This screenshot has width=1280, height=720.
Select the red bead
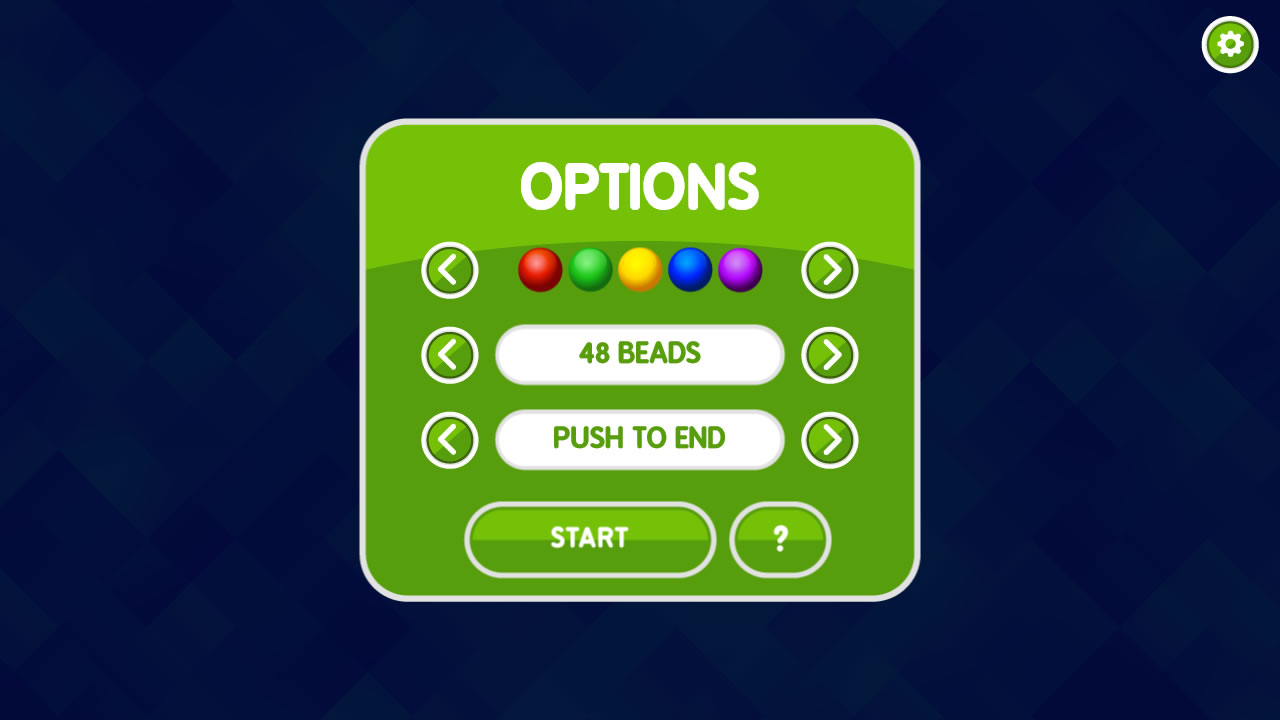pos(540,269)
